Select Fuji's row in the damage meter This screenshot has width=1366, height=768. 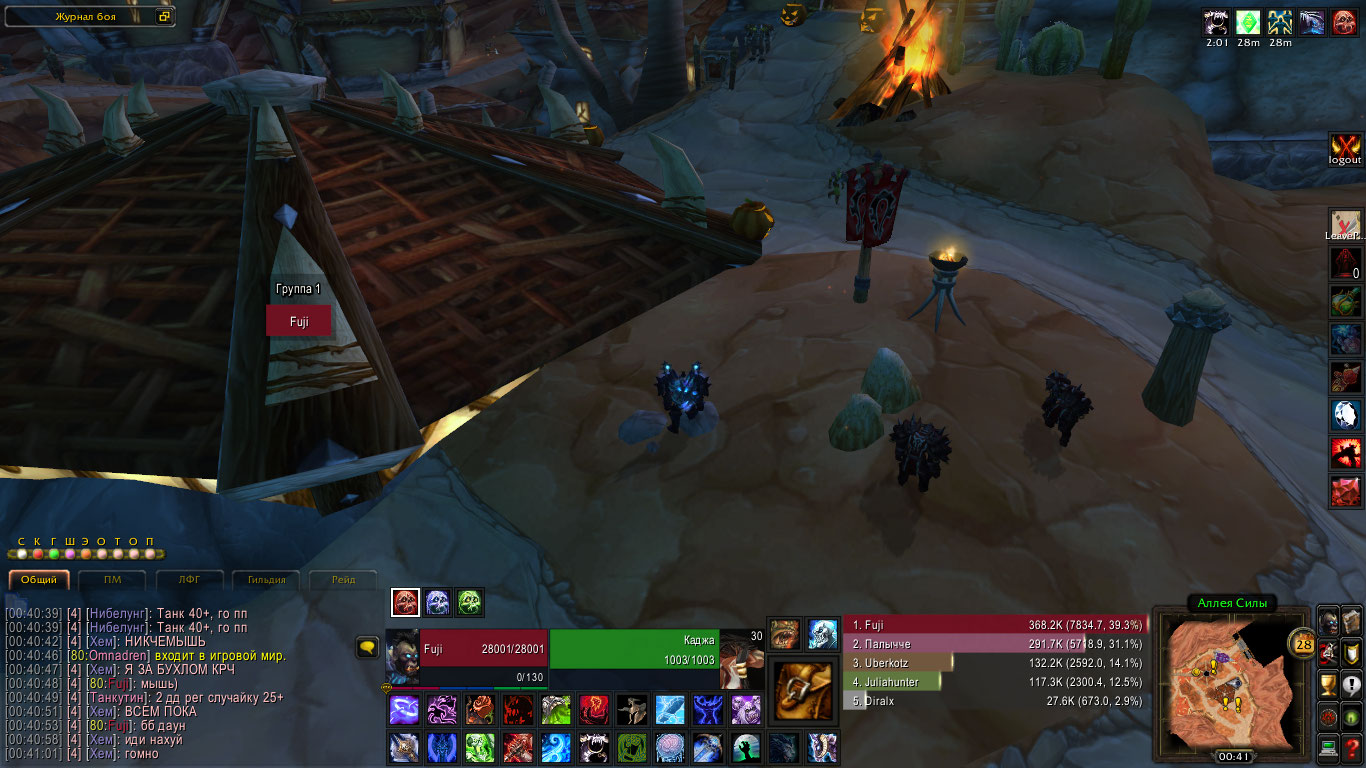(995, 624)
